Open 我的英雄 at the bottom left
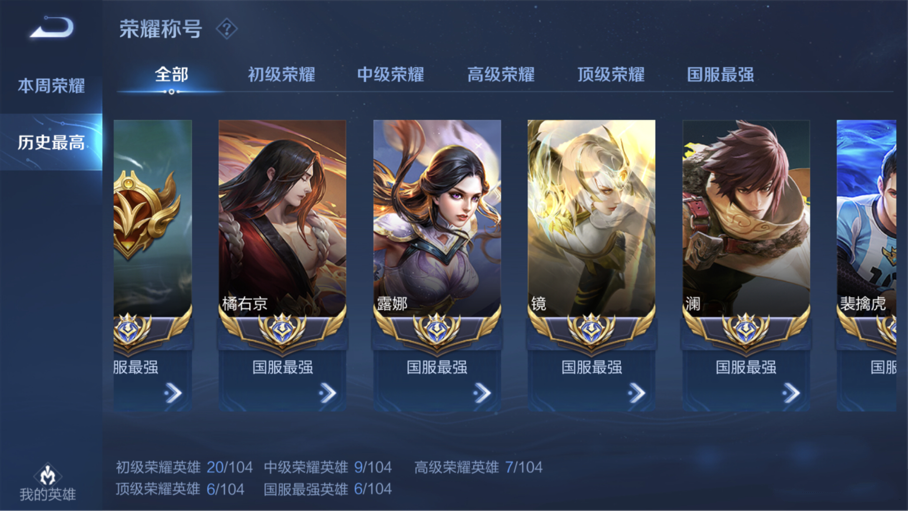Screen dimensions: 908x511 point(47,483)
